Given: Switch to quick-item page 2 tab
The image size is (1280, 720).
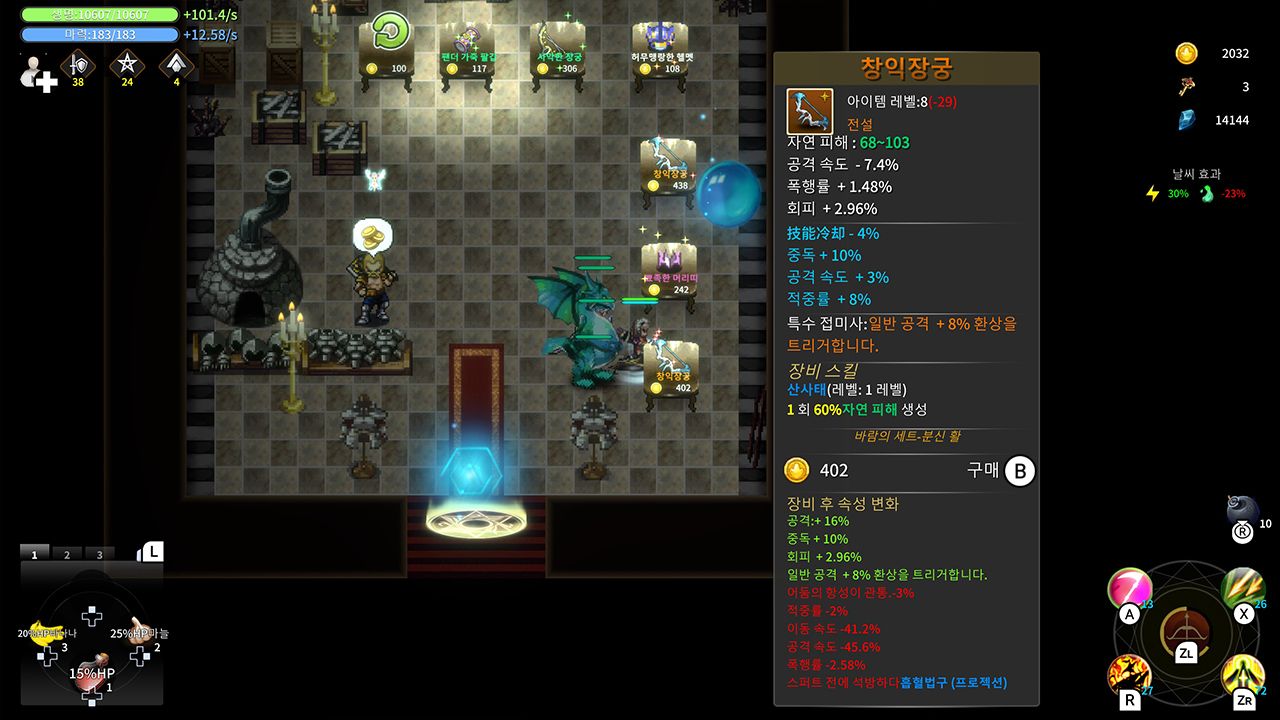Looking at the screenshot, I should click(67, 554).
